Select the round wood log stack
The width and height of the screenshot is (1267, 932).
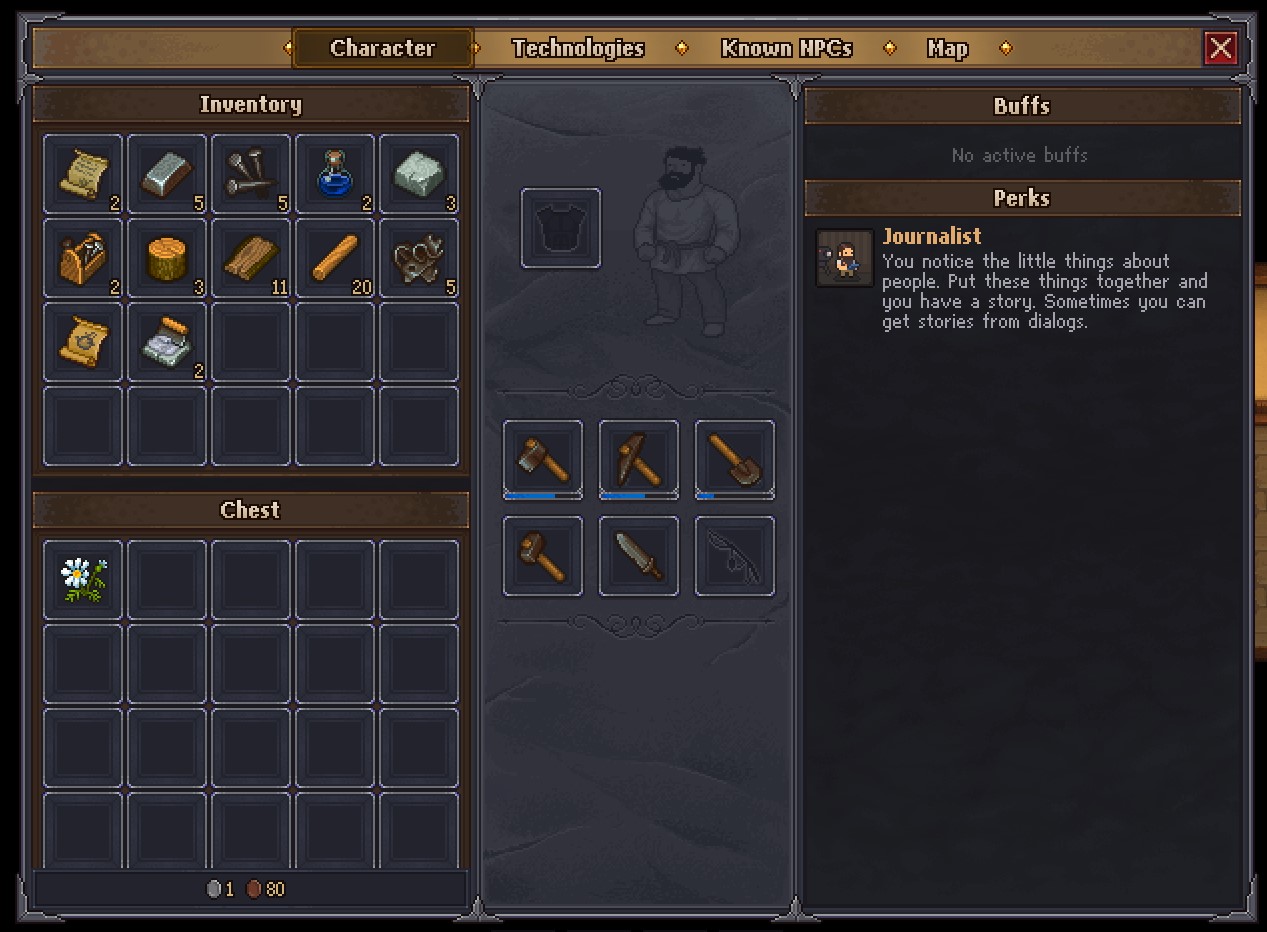(167, 258)
